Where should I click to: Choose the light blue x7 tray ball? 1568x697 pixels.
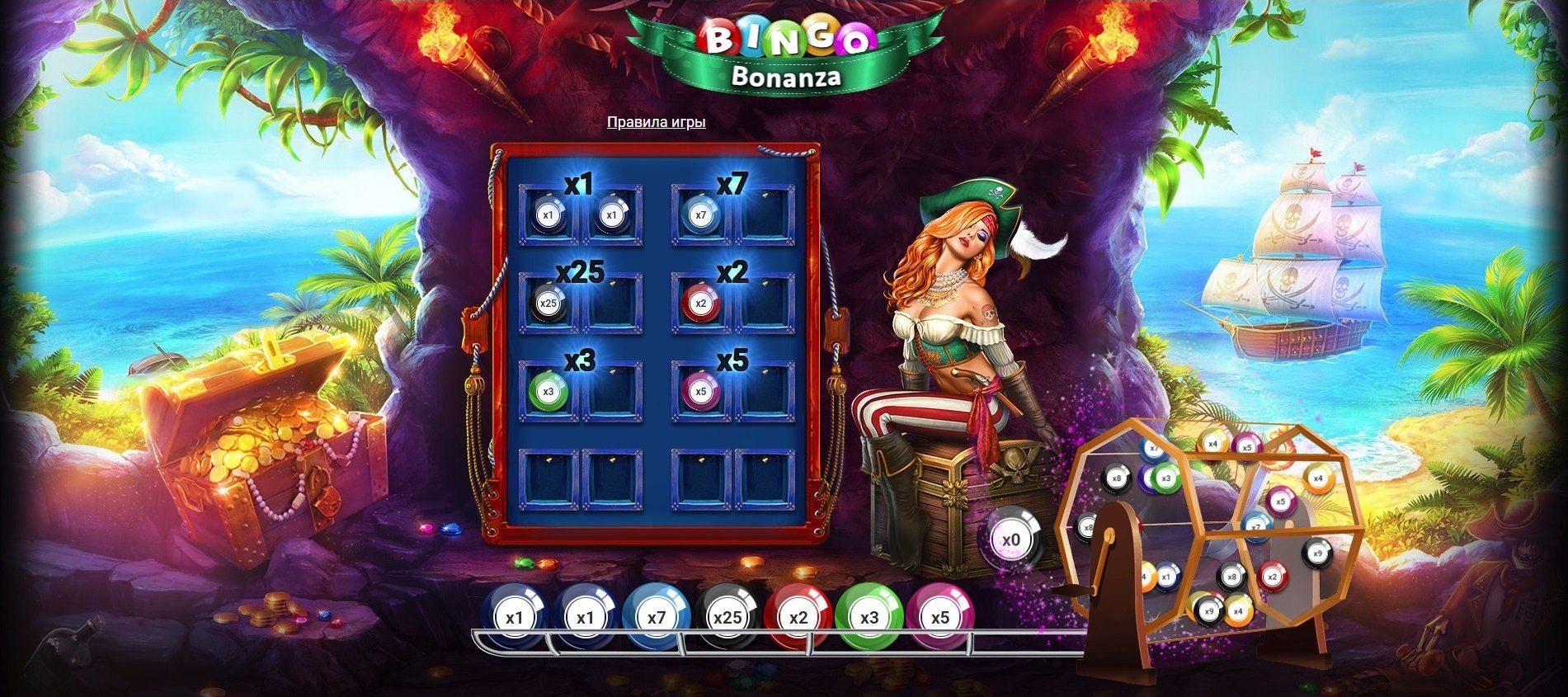pos(657,618)
